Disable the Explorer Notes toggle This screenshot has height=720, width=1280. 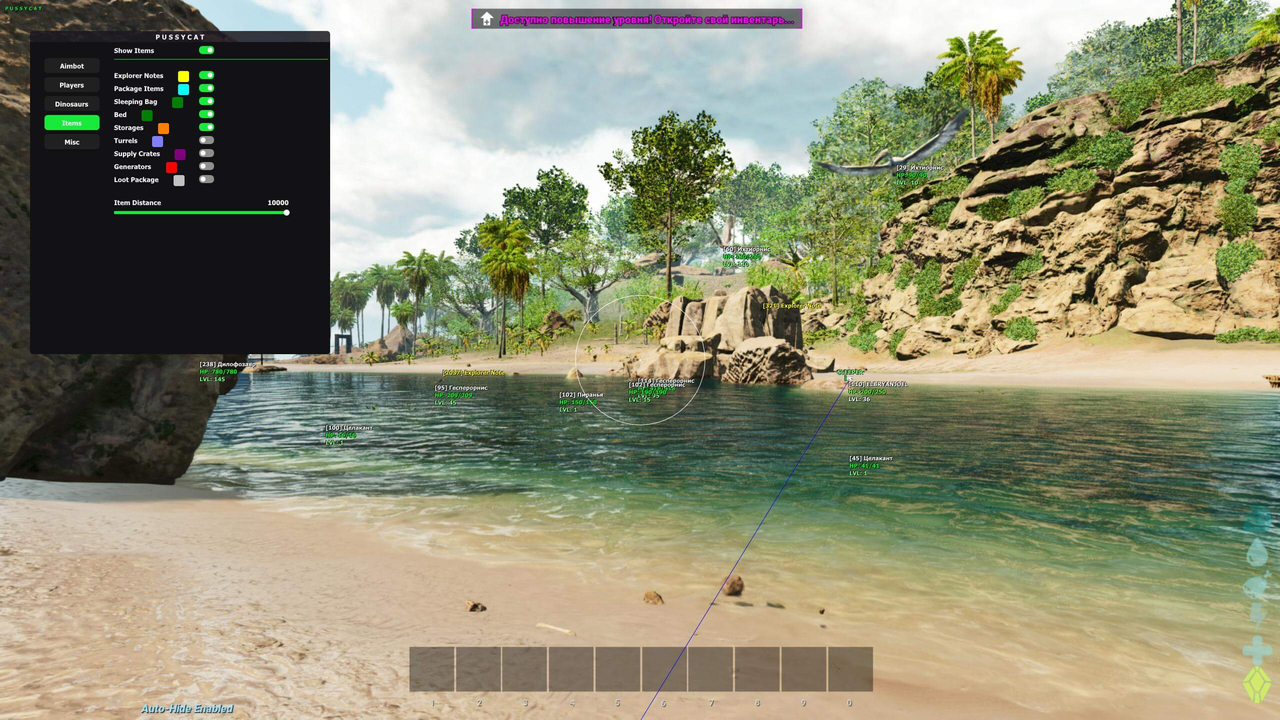coord(206,75)
